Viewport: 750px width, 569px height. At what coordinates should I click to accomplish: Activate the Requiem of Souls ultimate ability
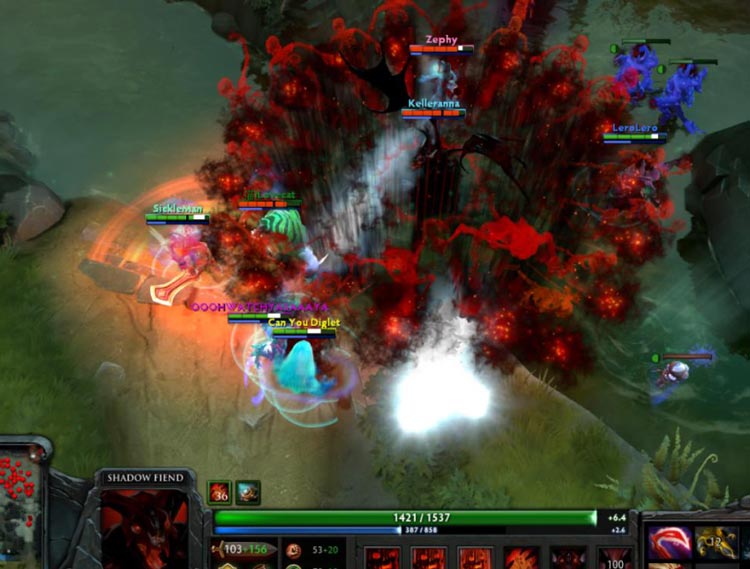click(614, 558)
